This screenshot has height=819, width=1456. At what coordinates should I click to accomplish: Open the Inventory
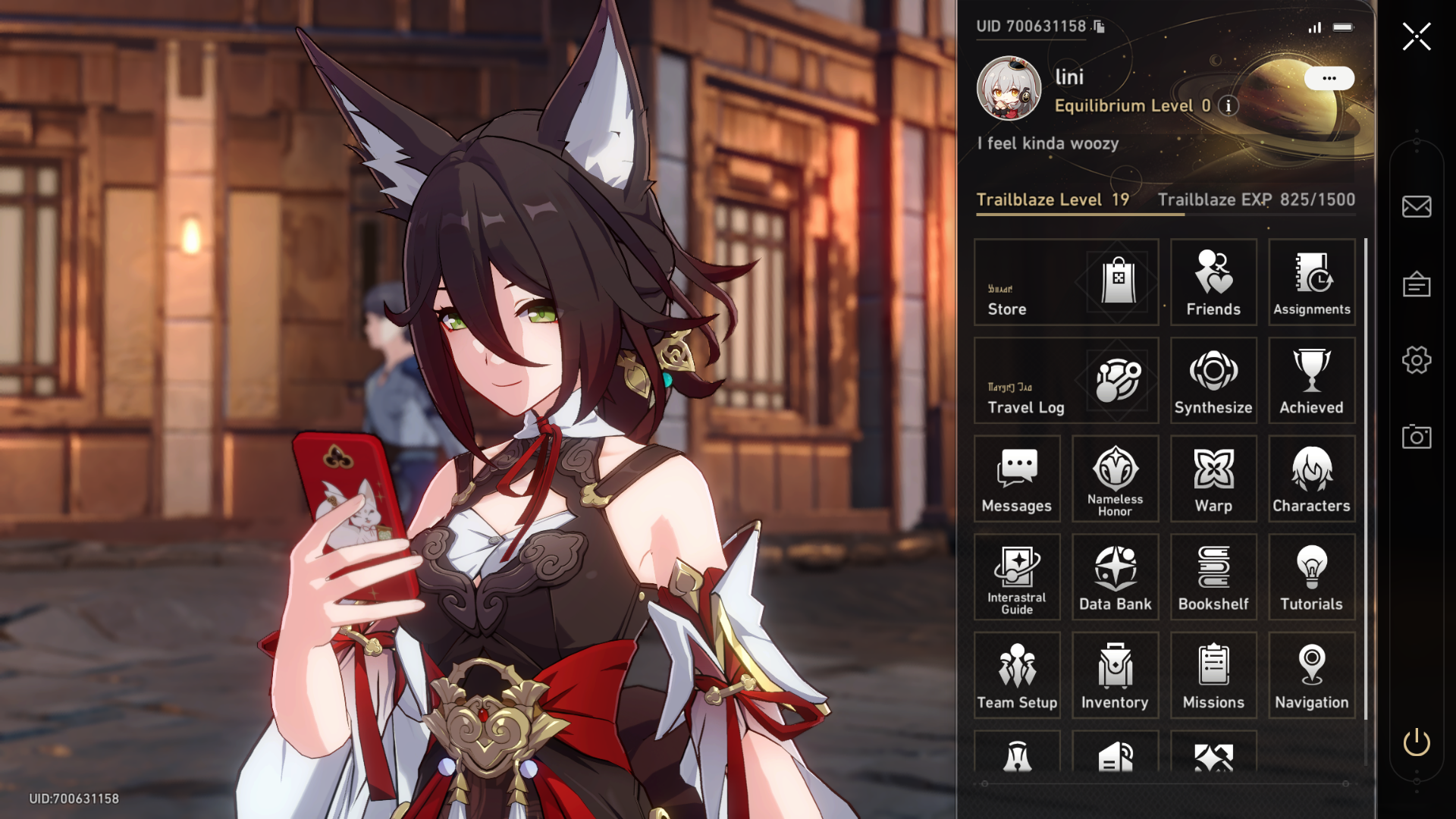coord(1115,675)
